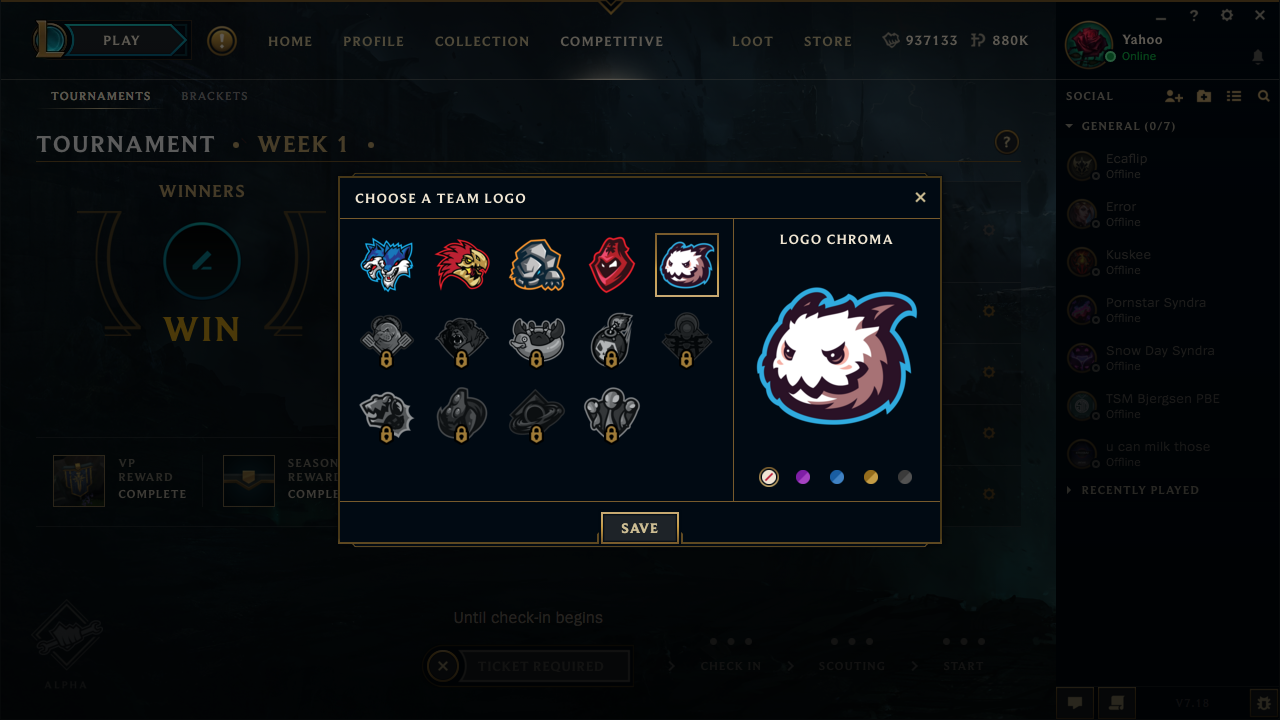Click the help question mark icon

1193,16
